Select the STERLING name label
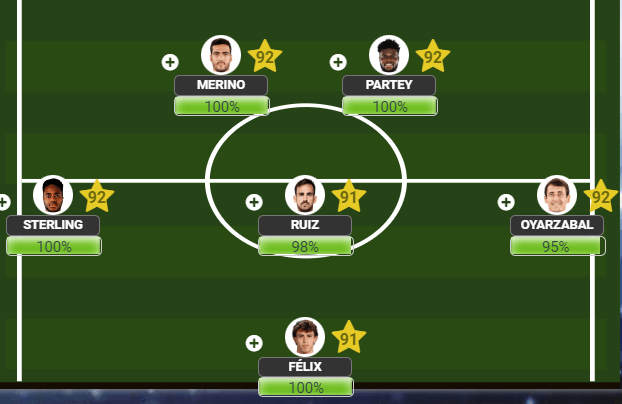This screenshot has width=622, height=404. [x=53, y=225]
